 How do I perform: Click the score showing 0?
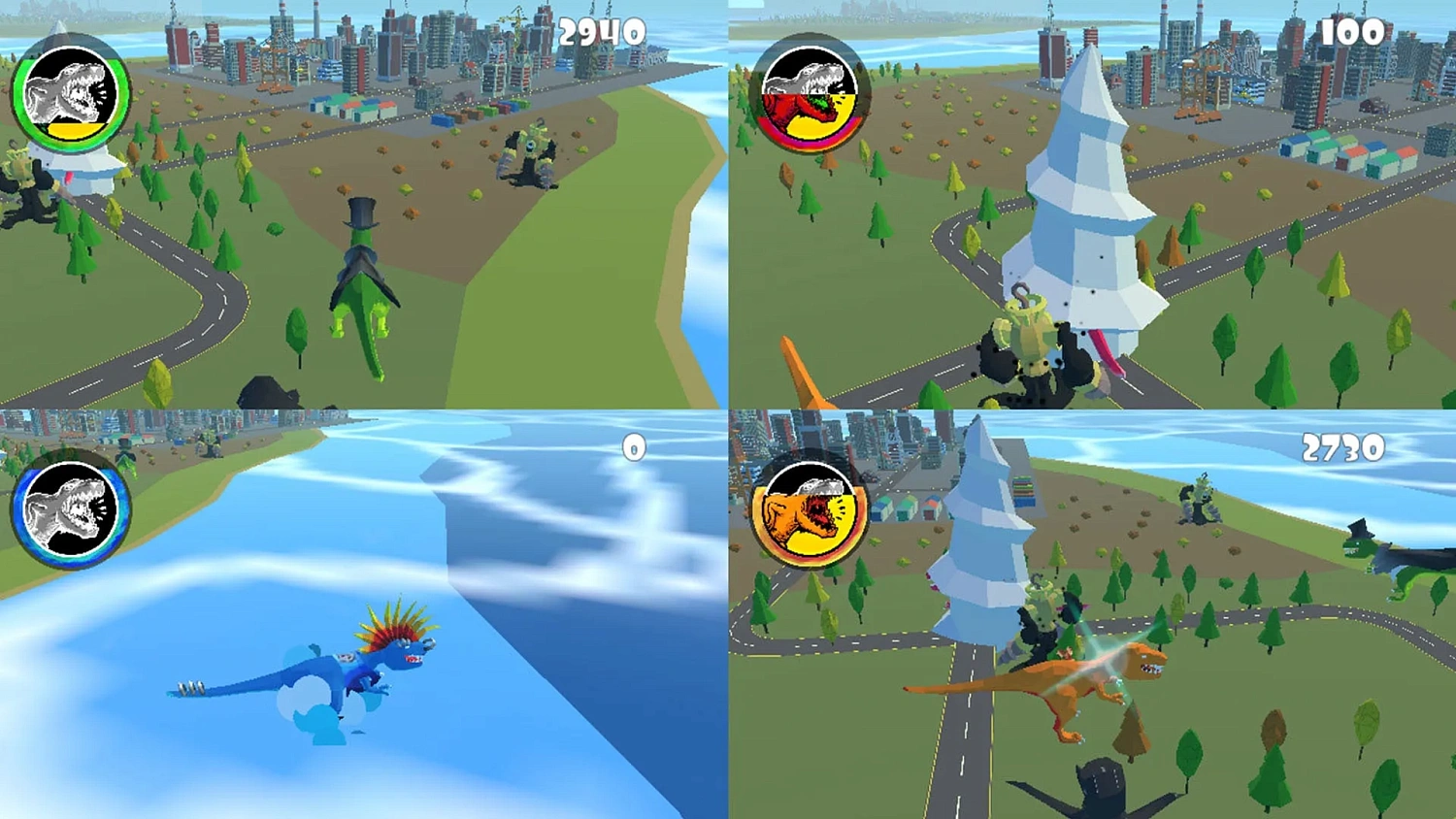(x=636, y=448)
